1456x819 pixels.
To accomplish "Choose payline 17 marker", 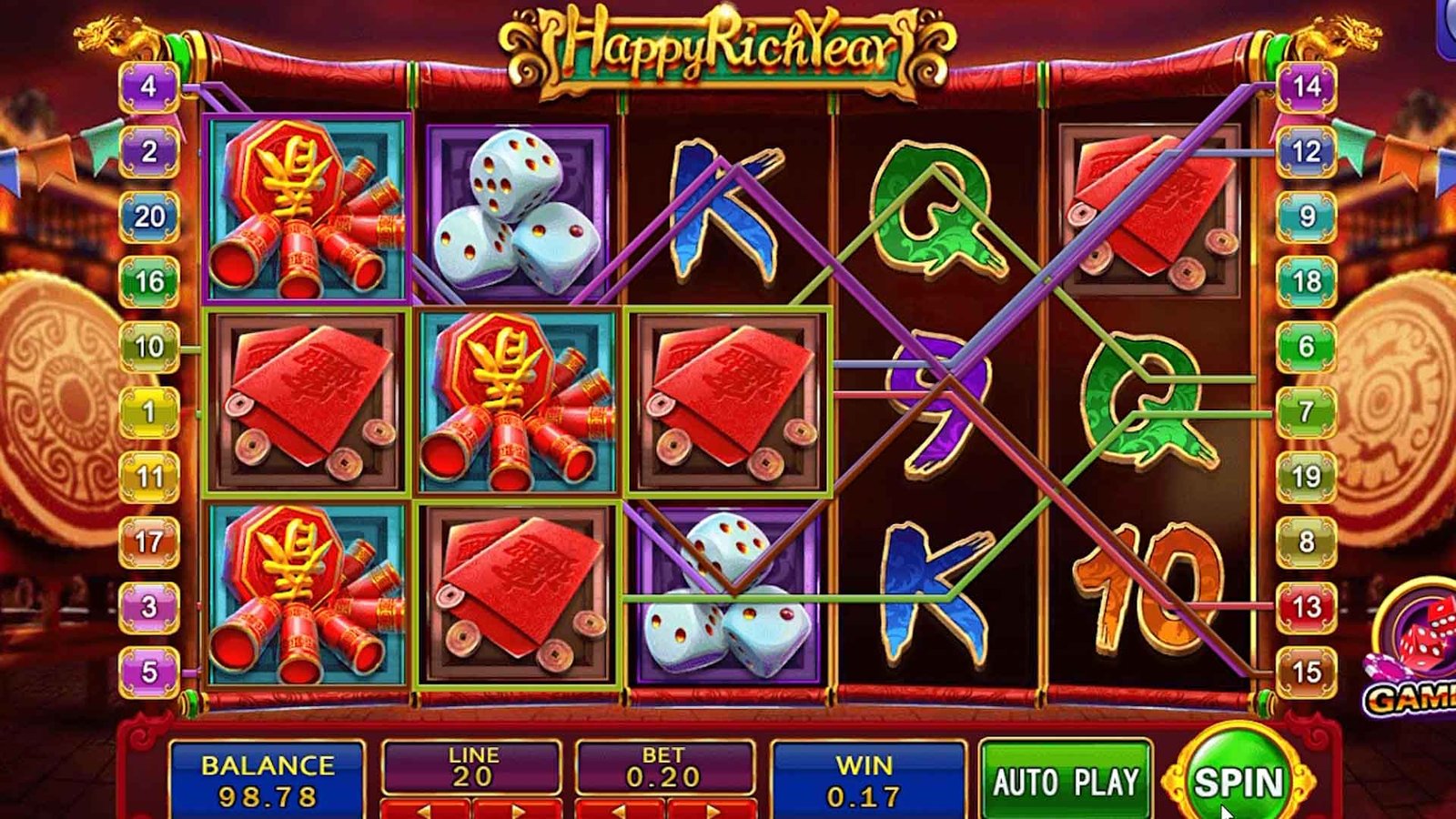I will [x=149, y=542].
